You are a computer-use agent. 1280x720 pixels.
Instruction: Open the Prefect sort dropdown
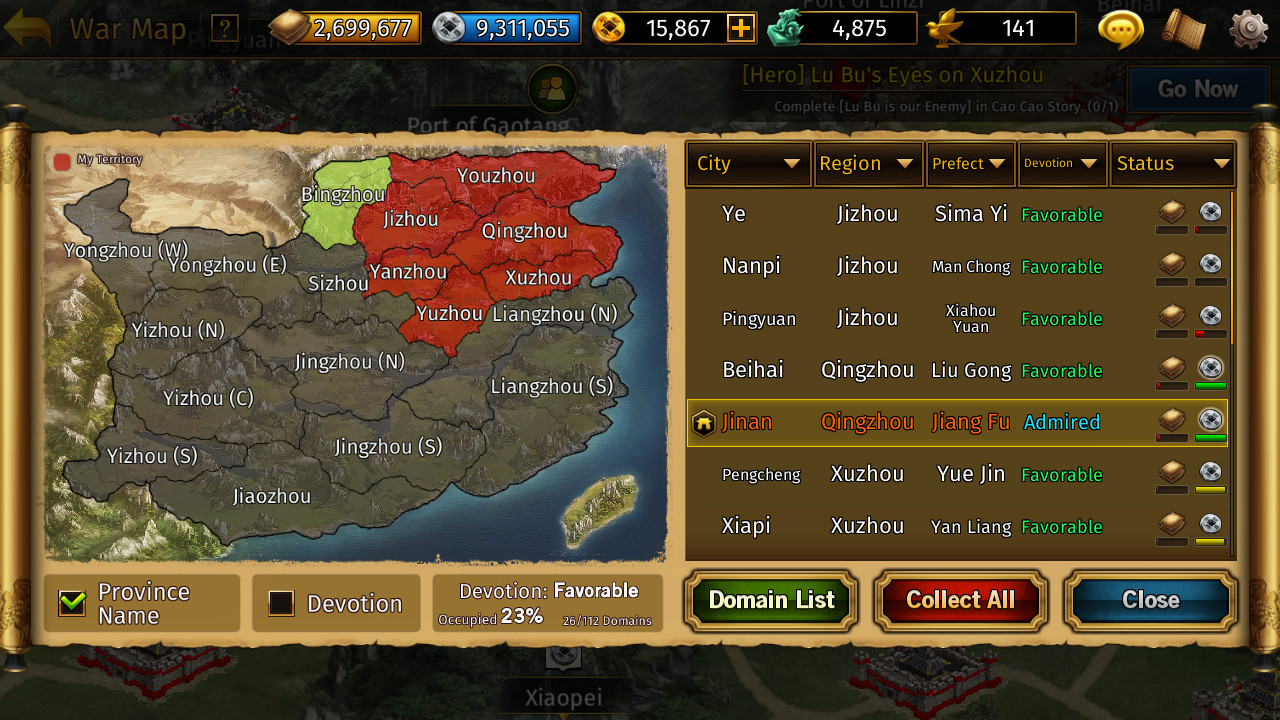tap(969, 163)
